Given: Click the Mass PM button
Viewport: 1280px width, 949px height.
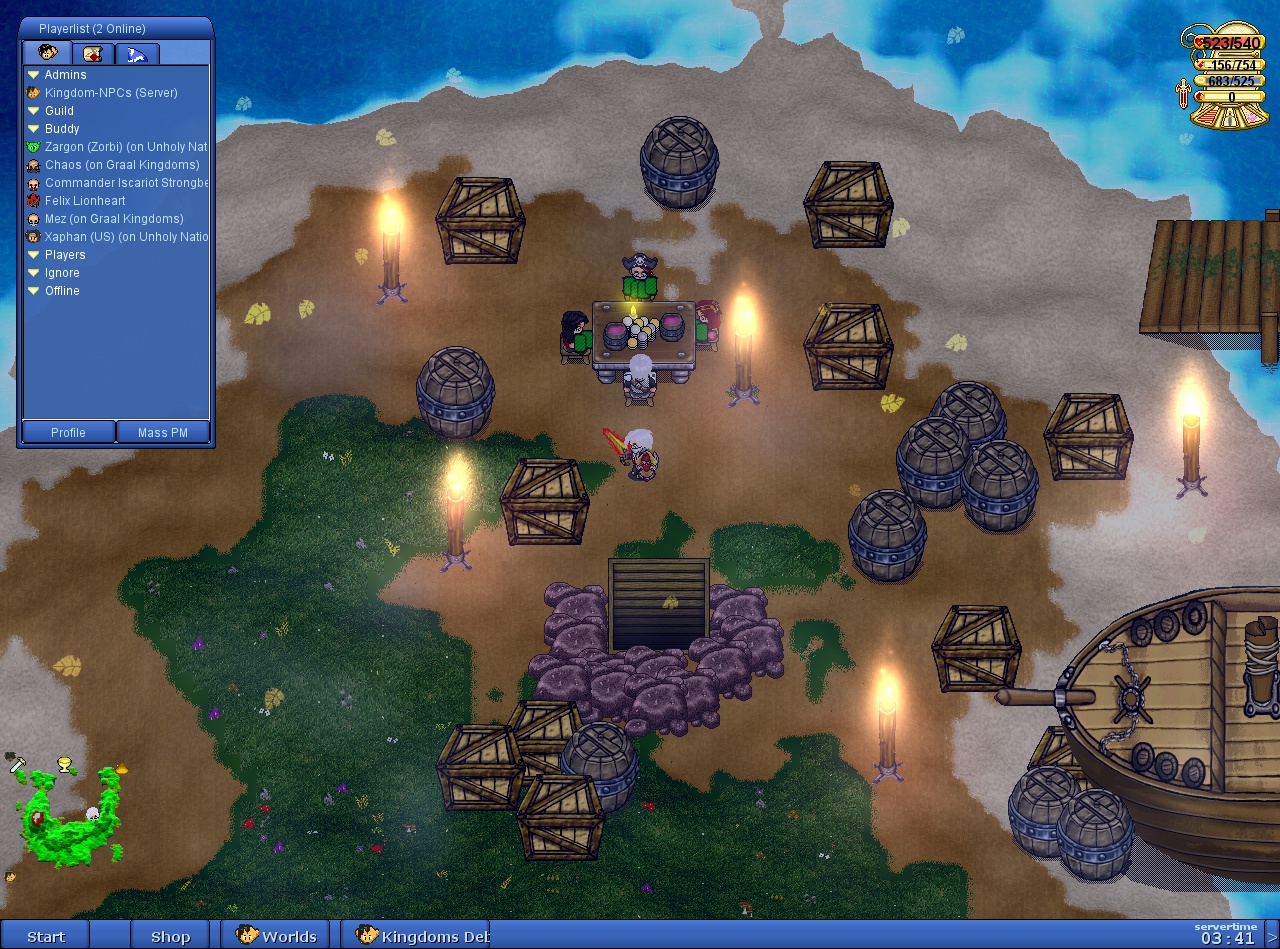Looking at the screenshot, I should (x=163, y=433).
